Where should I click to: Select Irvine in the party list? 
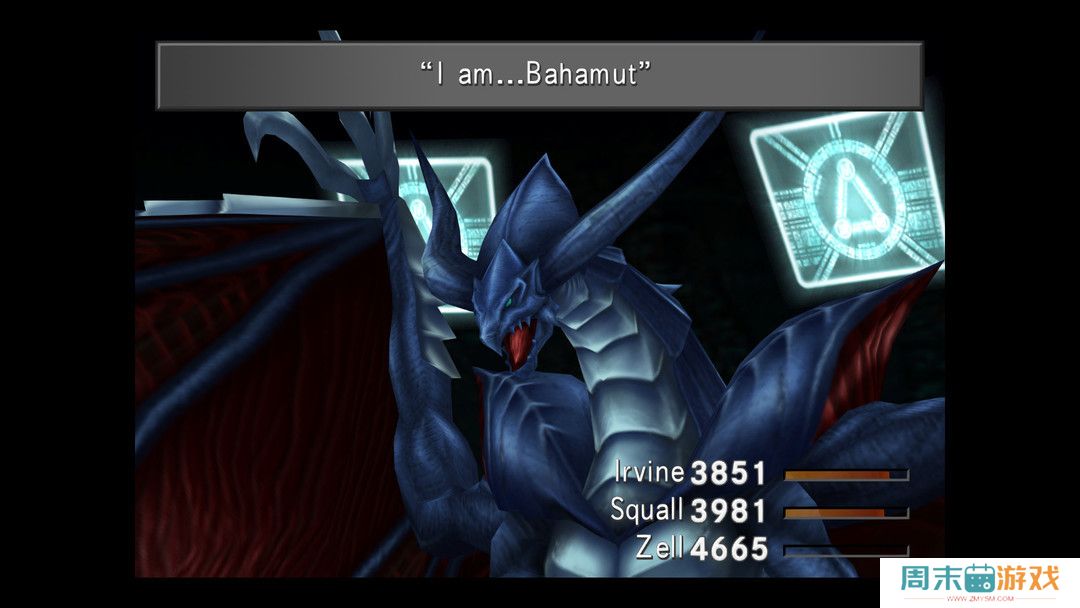[x=650, y=472]
